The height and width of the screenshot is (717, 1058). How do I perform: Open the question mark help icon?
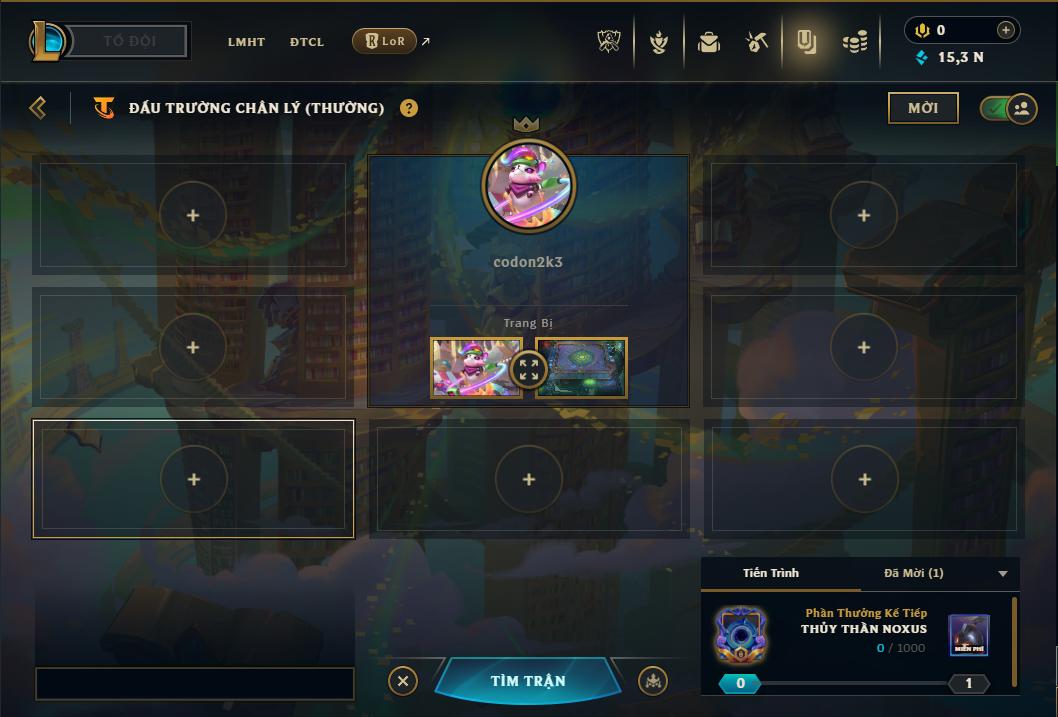[409, 108]
